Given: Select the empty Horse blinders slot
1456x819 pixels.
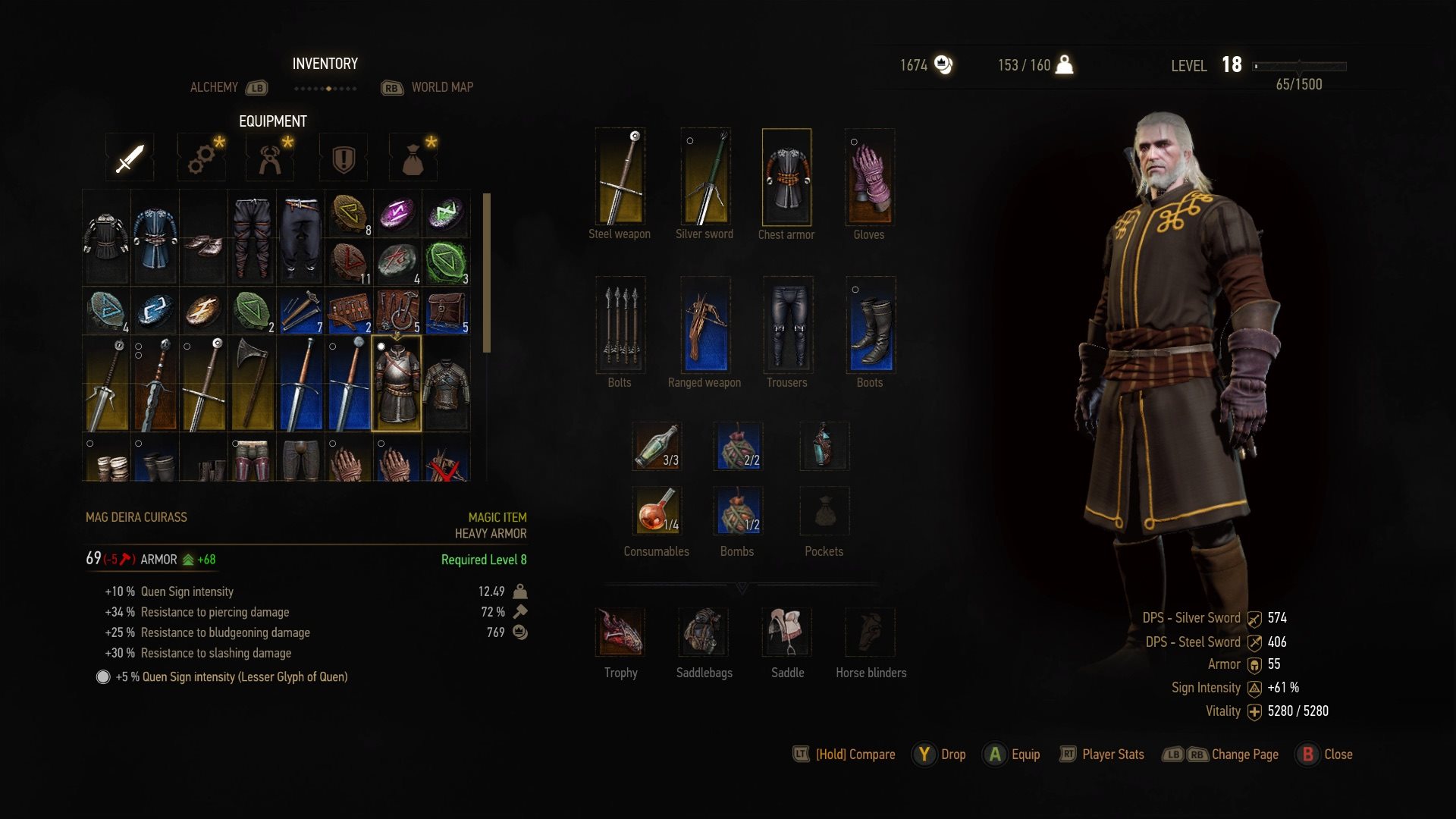Looking at the screenshot, I should [x=871, y=632].
